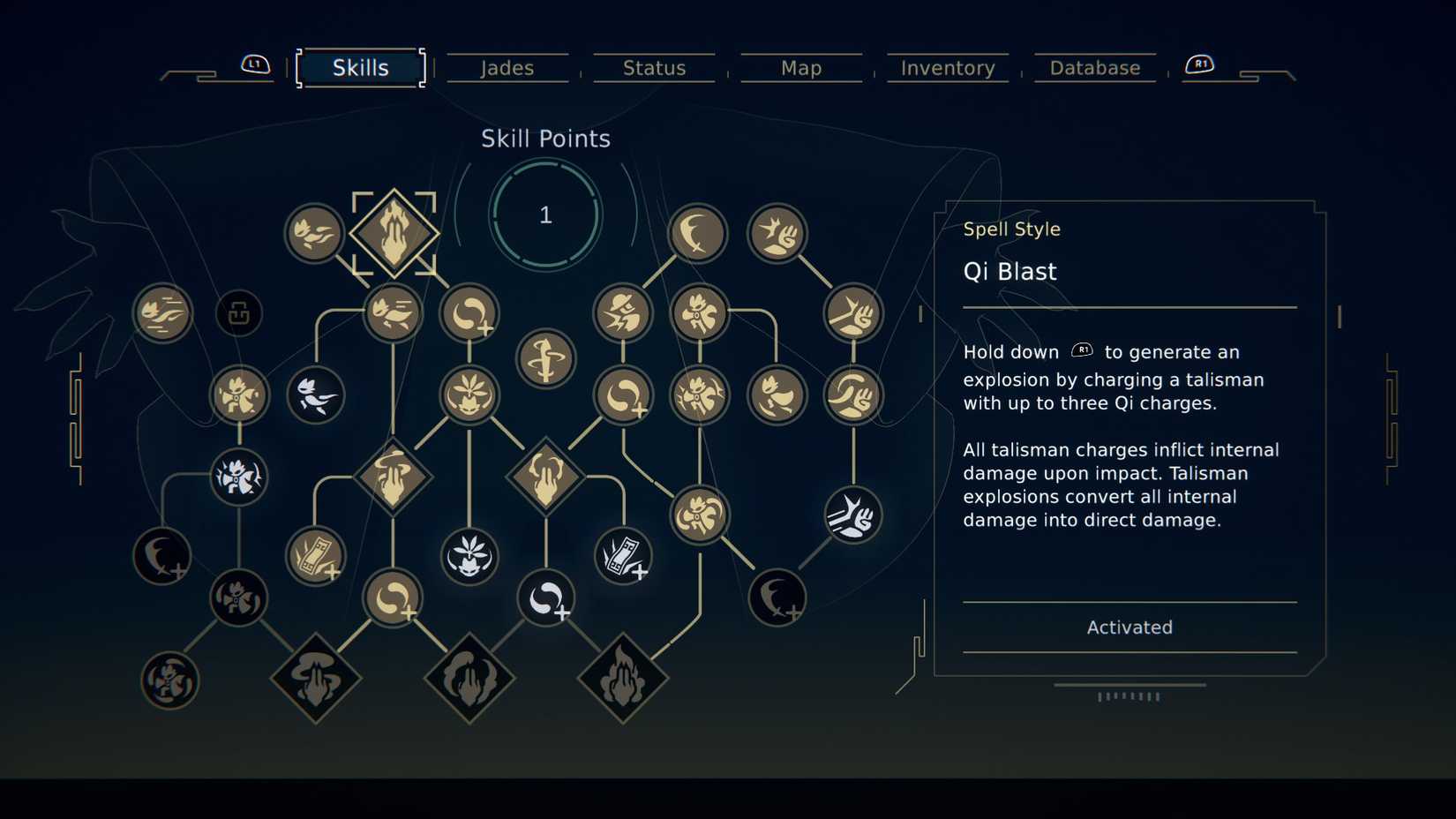
Task: Open the Database screen
Action: tap(1094, 67)
